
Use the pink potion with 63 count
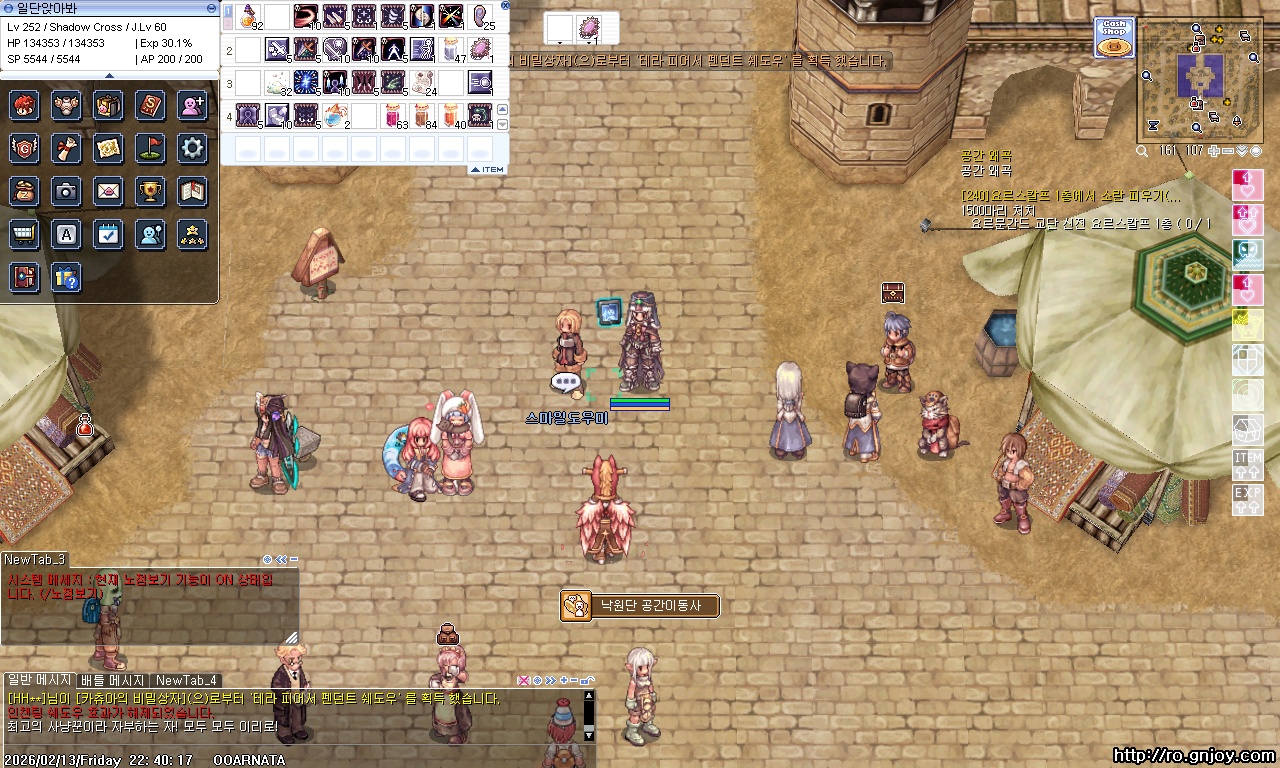tap(395, 115)
